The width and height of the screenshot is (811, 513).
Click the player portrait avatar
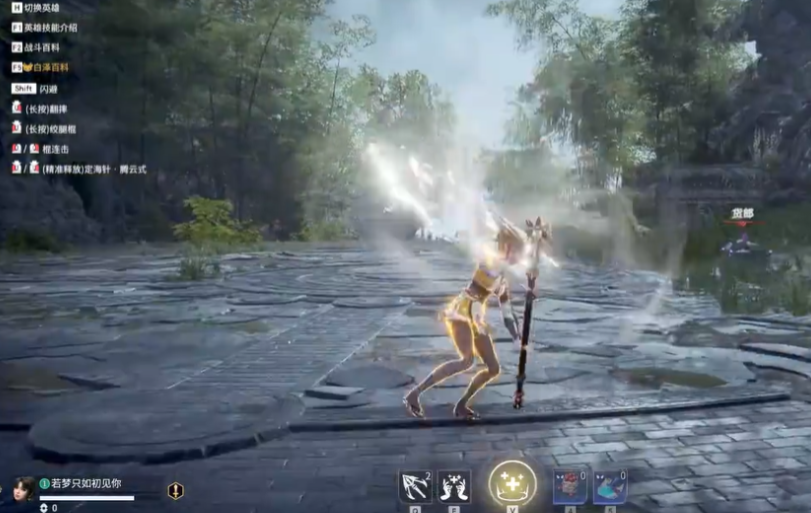(24, 488)
